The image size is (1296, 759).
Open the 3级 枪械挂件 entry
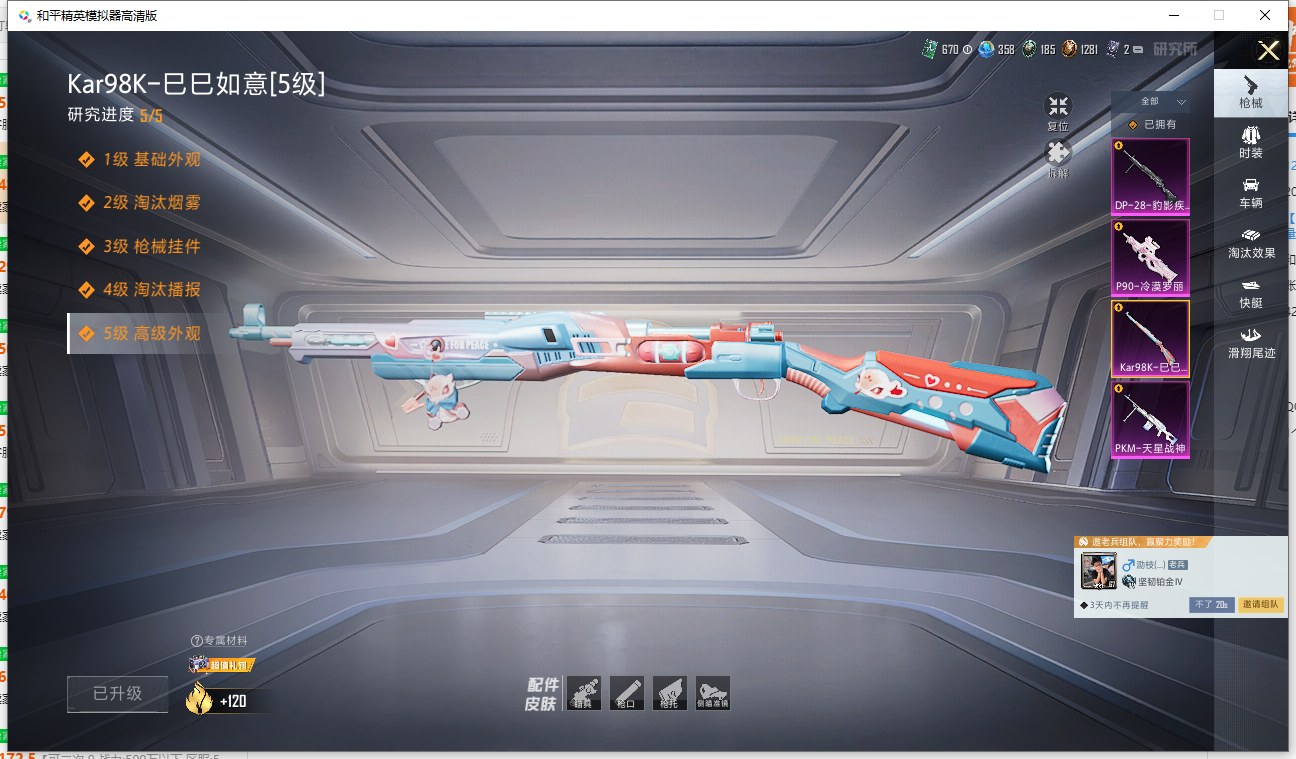[152, 247]
